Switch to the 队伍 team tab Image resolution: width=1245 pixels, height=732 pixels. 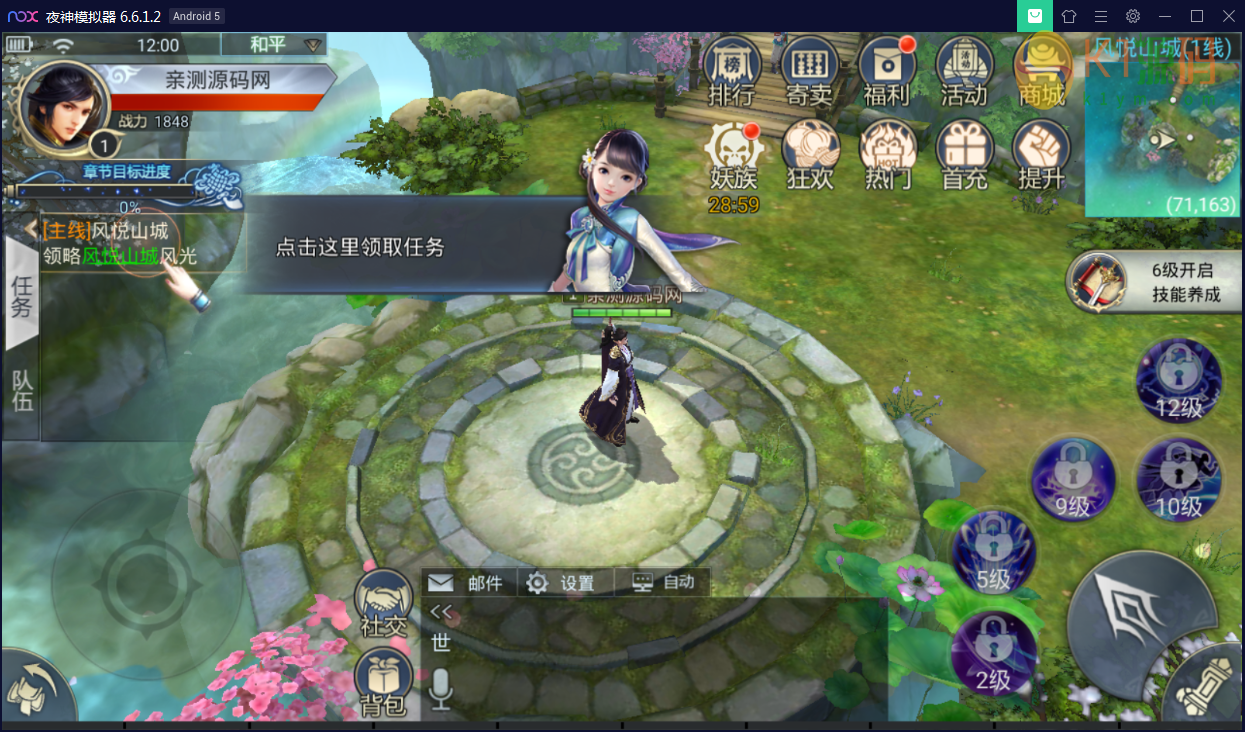point(22,389)
